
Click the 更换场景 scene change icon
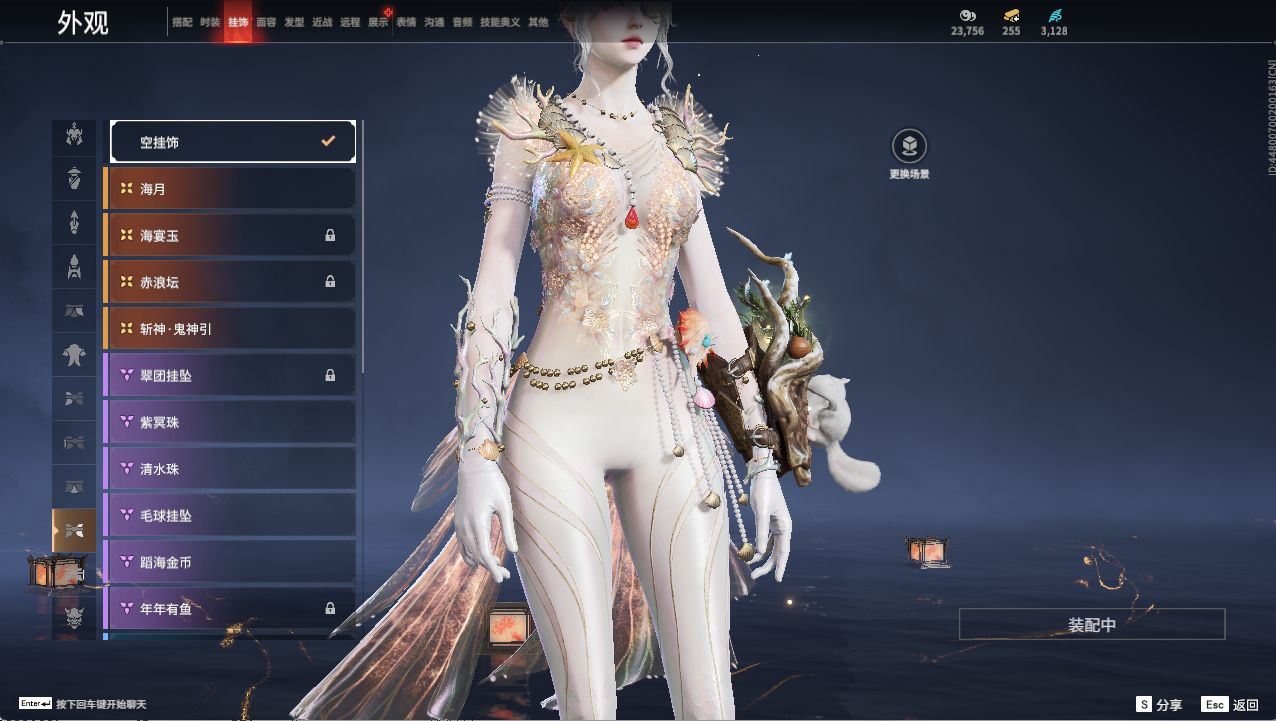coord(909,147)
